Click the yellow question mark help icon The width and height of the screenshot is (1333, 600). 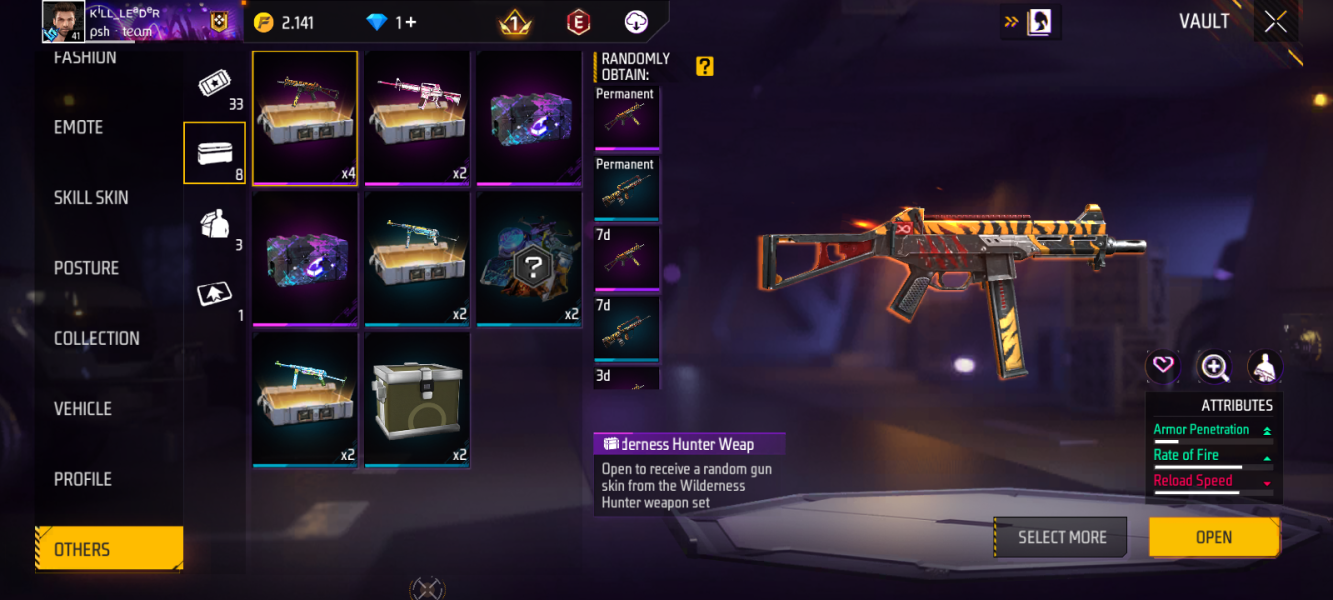705,67
